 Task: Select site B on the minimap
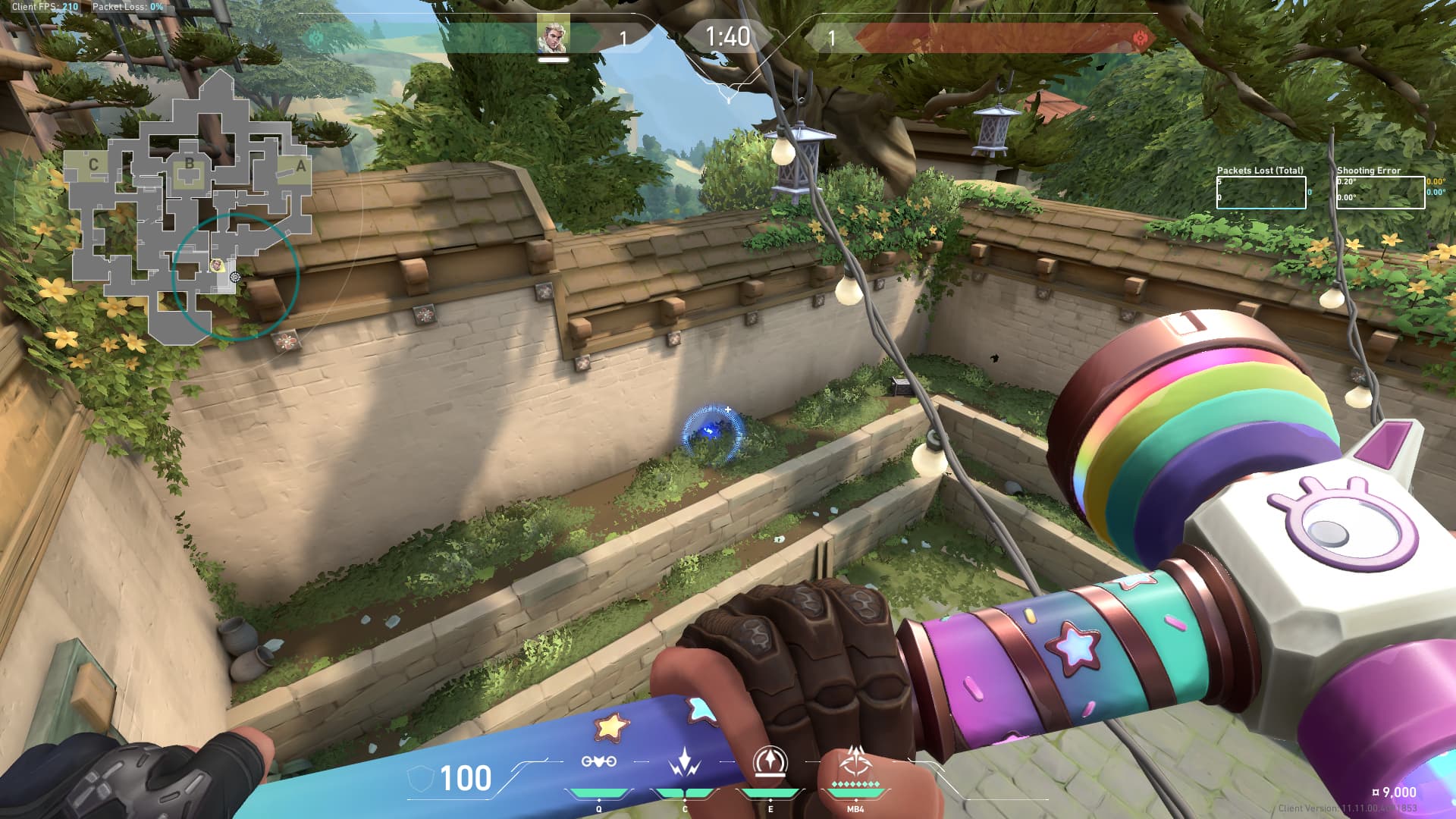pos(190,164)
